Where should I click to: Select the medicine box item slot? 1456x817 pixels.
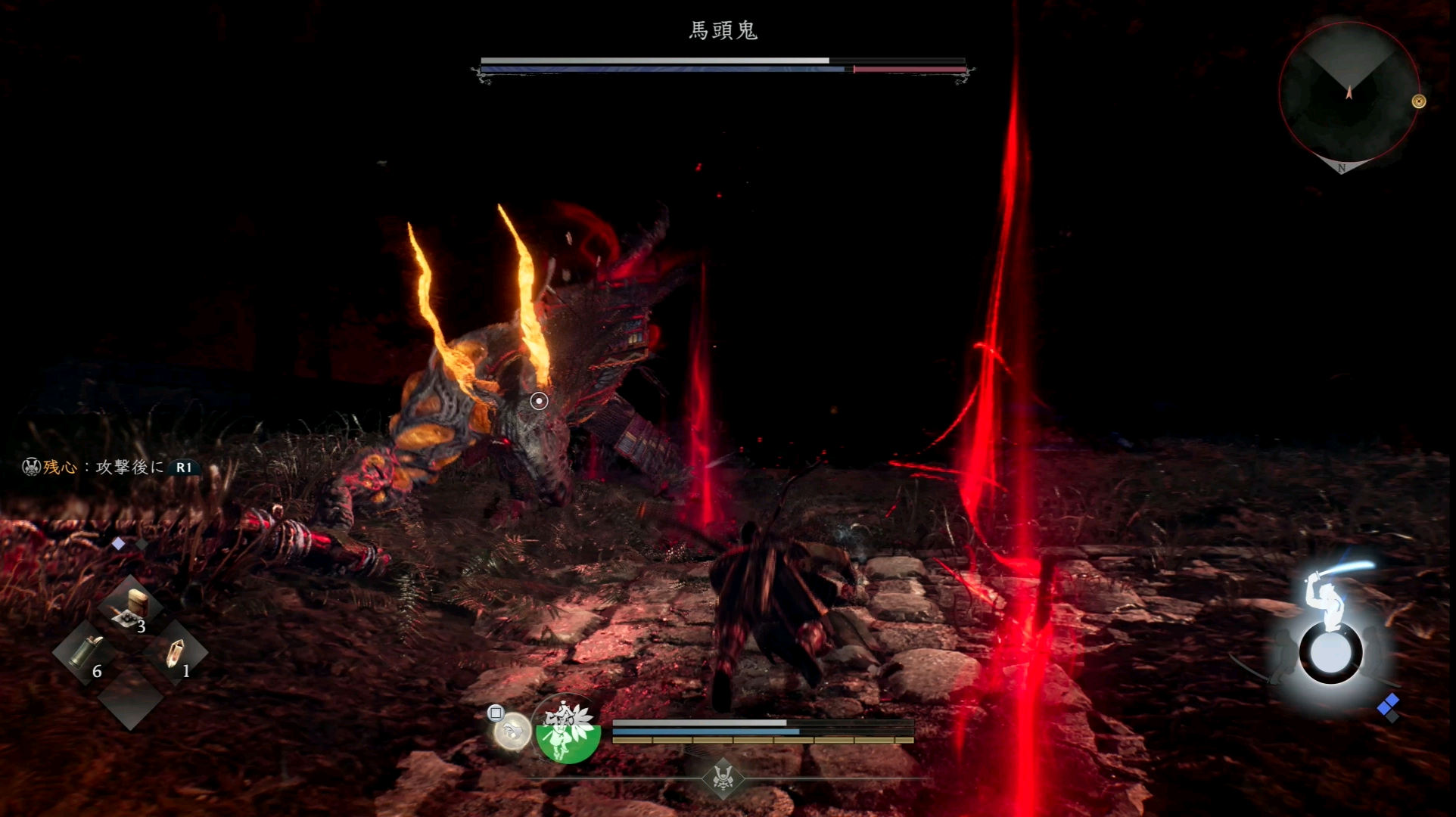pyautogui.click(x=131, y=609)
